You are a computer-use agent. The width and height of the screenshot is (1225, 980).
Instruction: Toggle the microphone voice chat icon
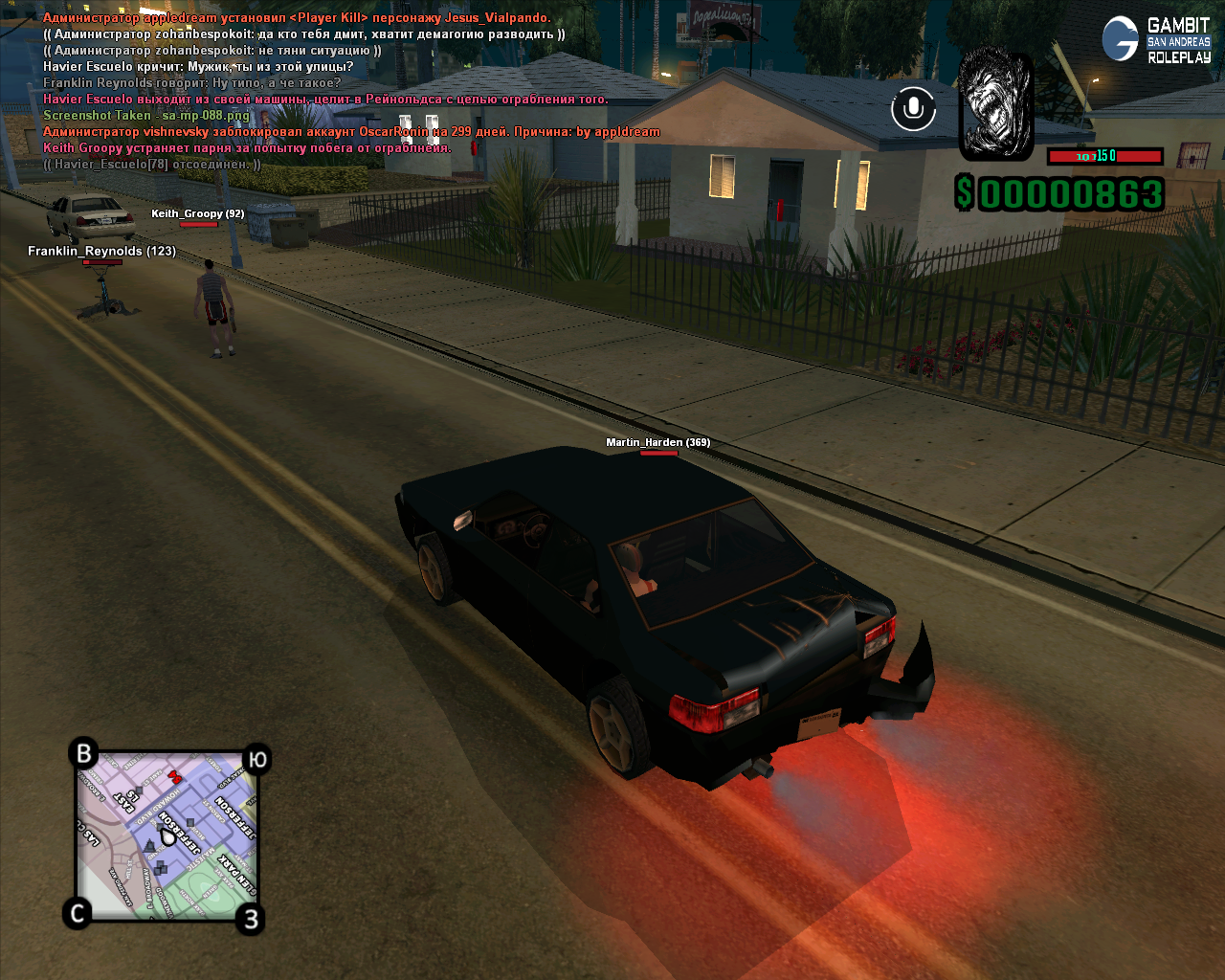coord(913,108)
